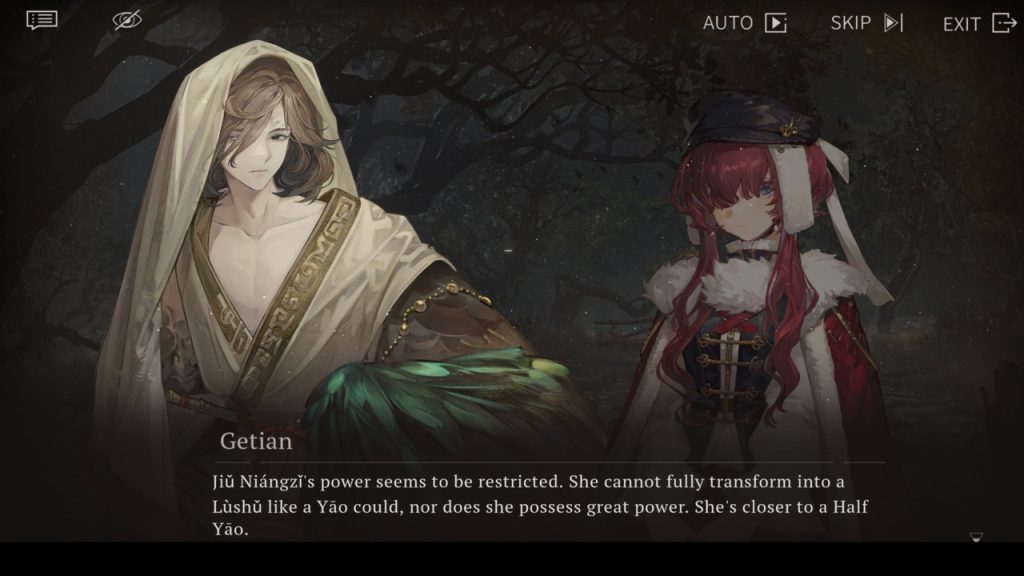The image size is (1024, 576).
Task: Enable AUTO dialogue playback
Action: coord(744,23)
